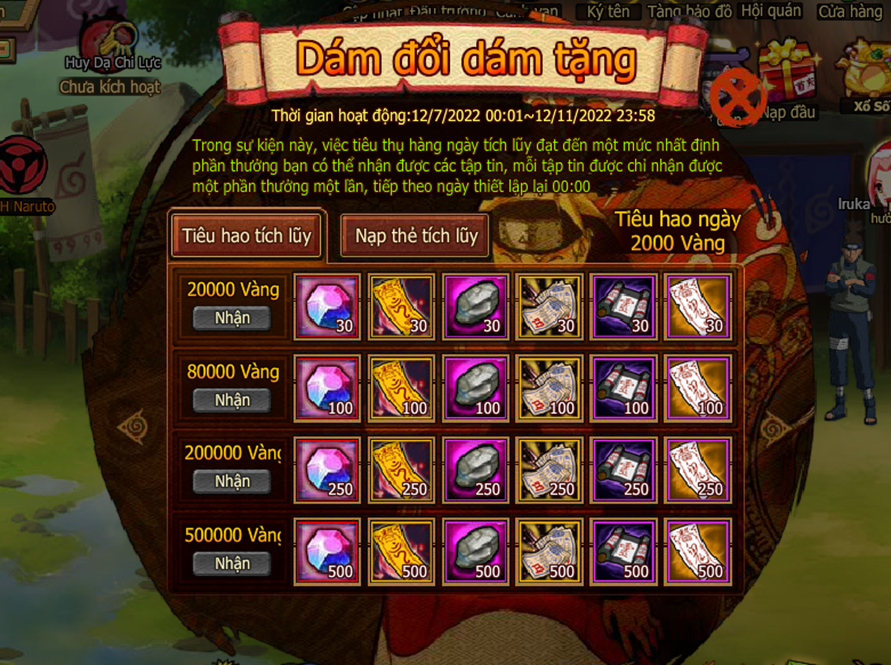Select the paper tickets reward x500
The image size is (891, 665).
tap(549, 552)
